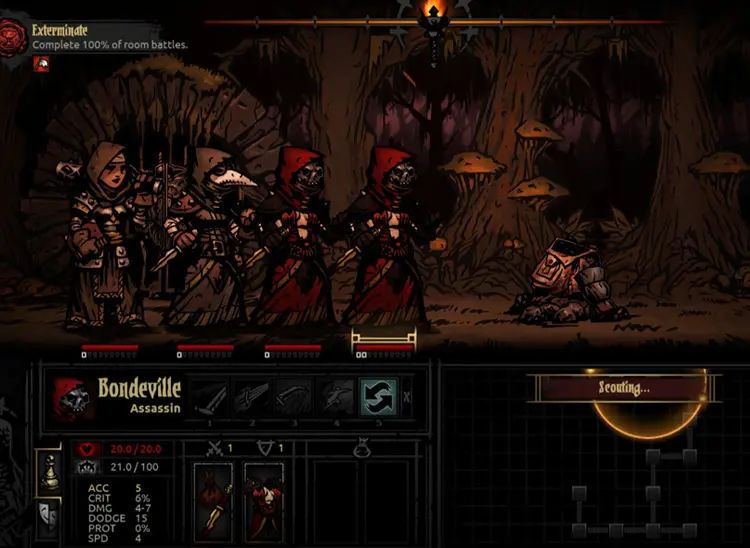The image size is (750, 548).
Task: Click the small X beside the skills
Action: (406, 398)
